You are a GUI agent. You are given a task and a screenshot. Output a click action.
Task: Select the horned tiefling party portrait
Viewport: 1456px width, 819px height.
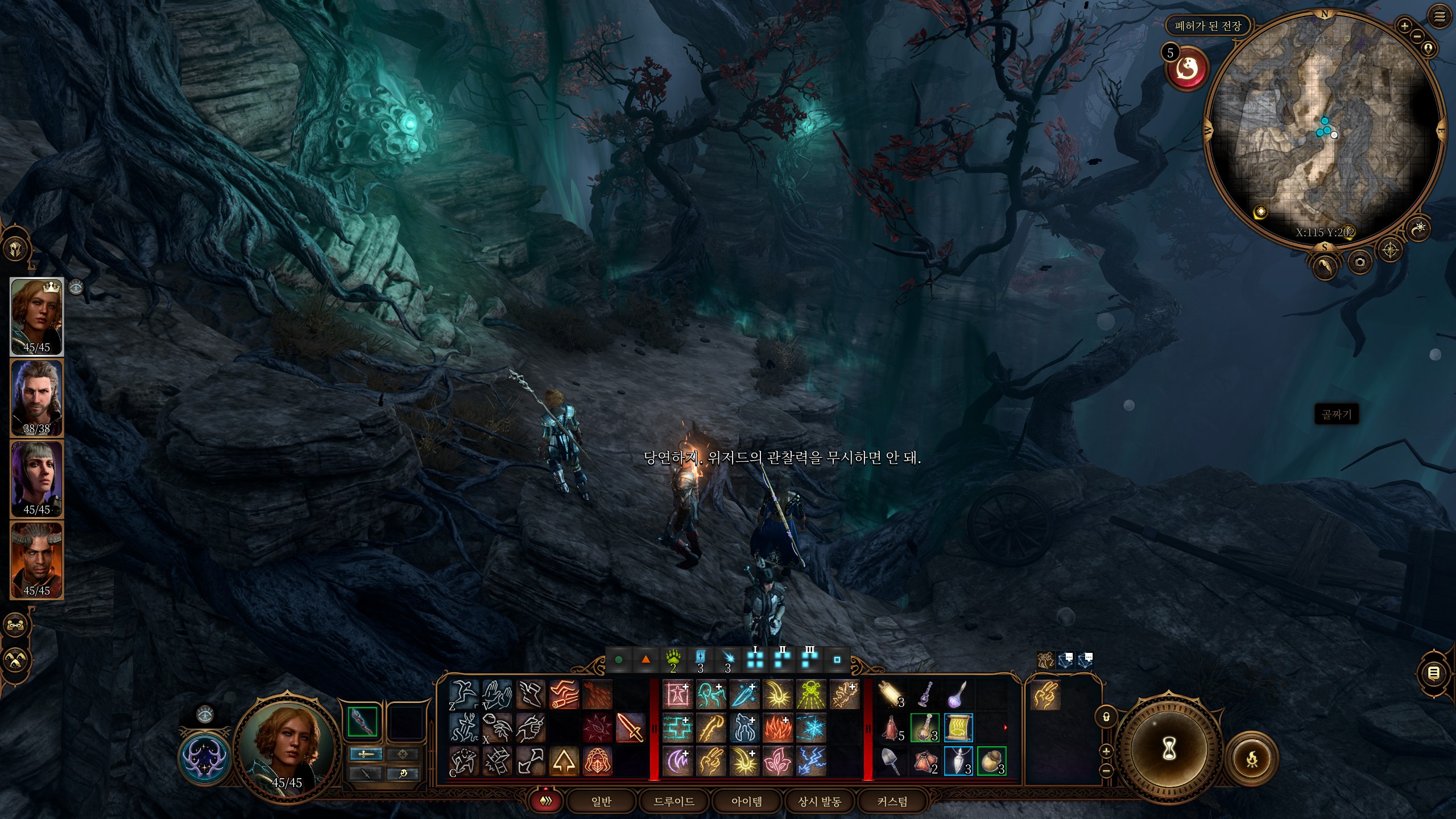[x=37, y=560]
